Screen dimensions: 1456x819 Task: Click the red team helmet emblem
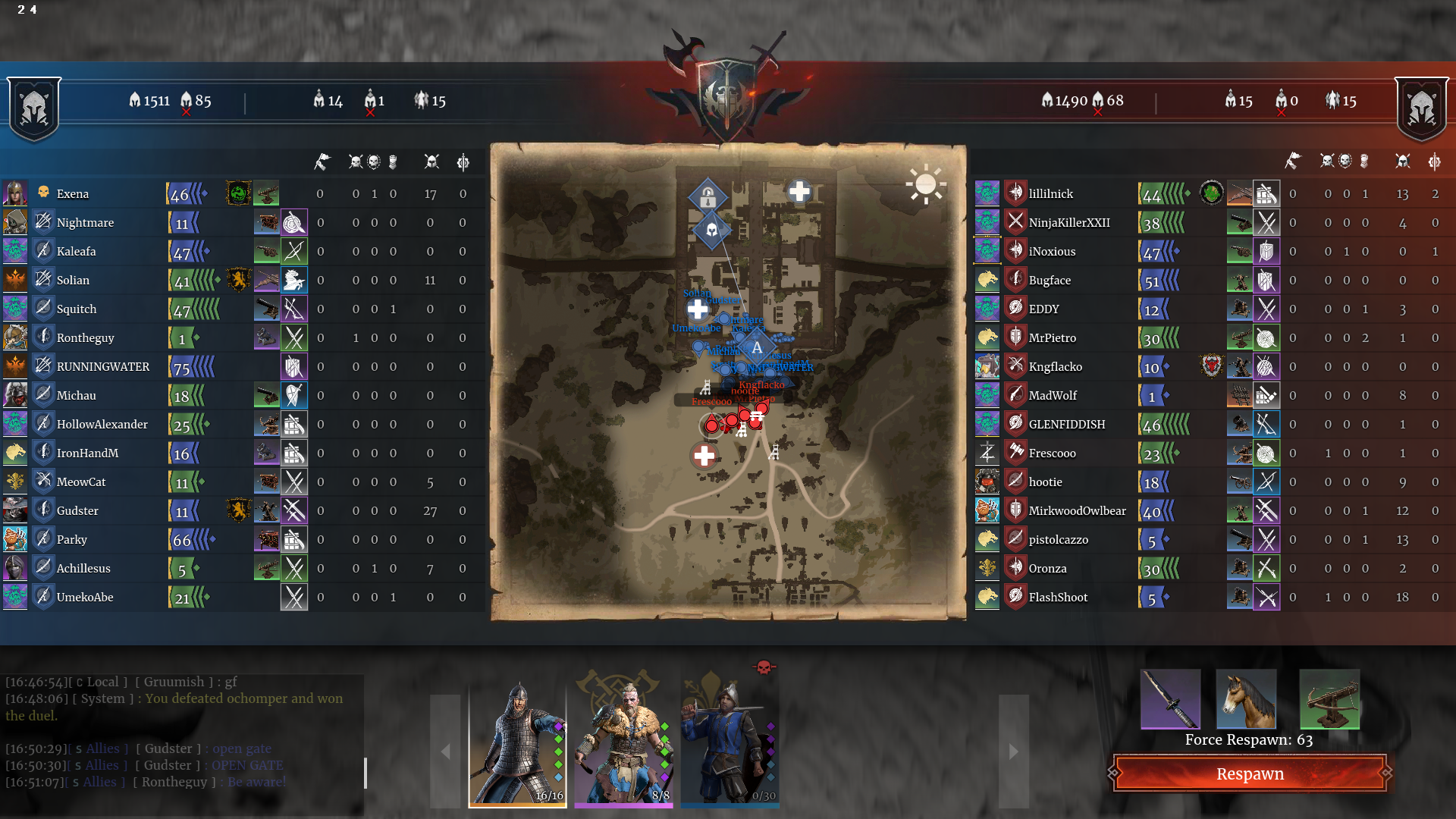(1422, 108)
